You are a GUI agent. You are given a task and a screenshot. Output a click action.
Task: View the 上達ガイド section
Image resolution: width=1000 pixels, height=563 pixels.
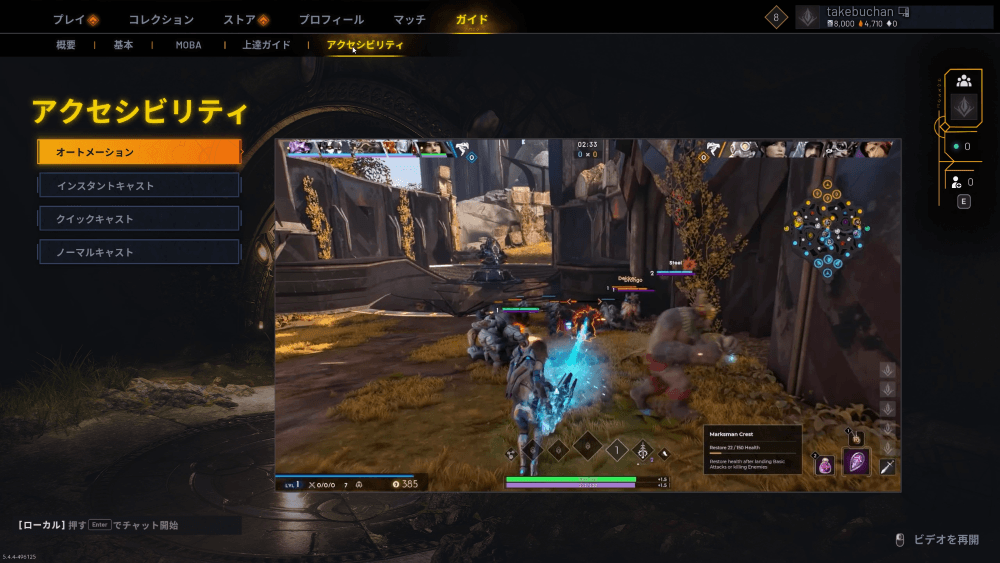266,45
